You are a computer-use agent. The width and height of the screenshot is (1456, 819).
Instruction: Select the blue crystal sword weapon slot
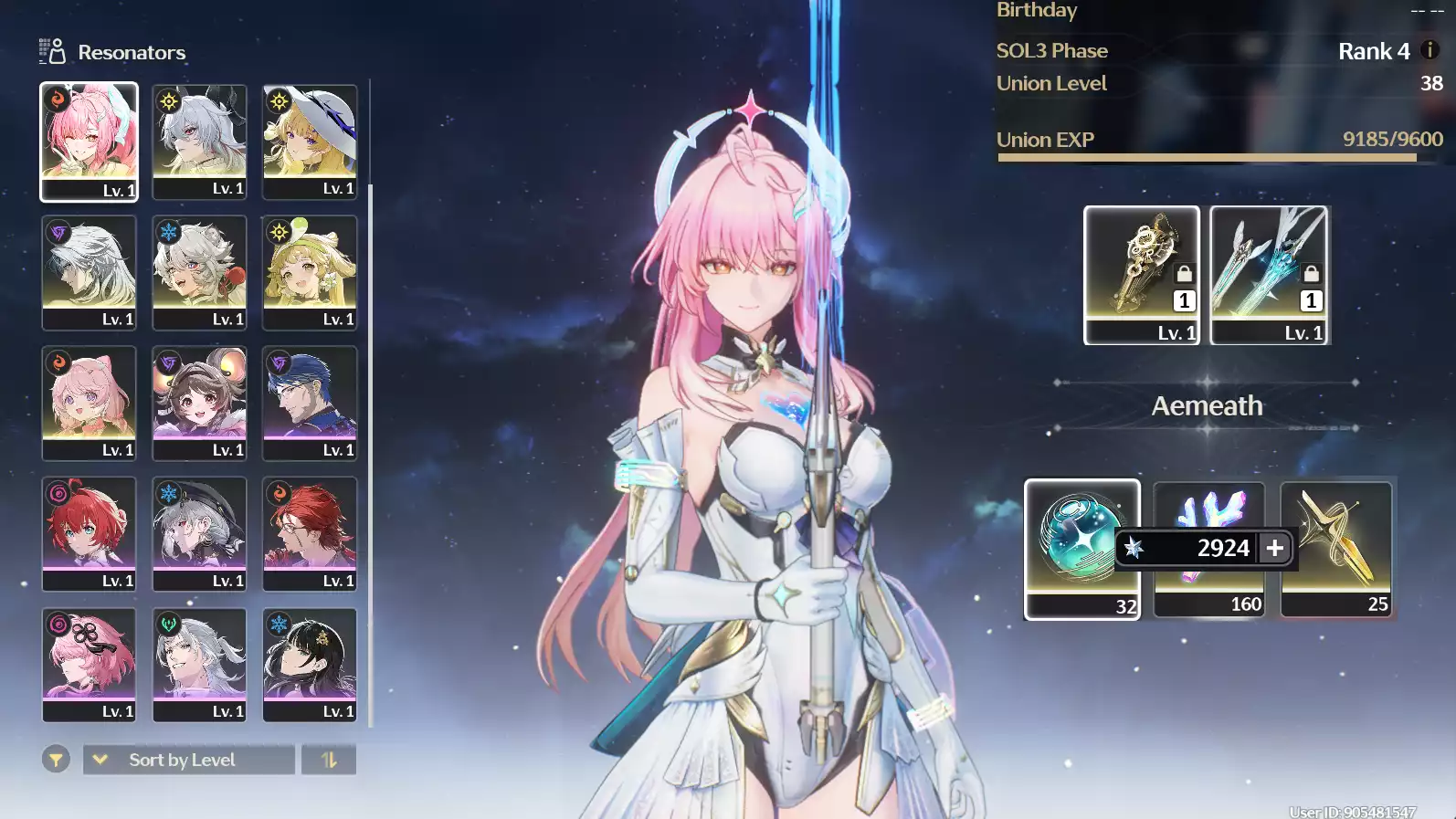1269,274
